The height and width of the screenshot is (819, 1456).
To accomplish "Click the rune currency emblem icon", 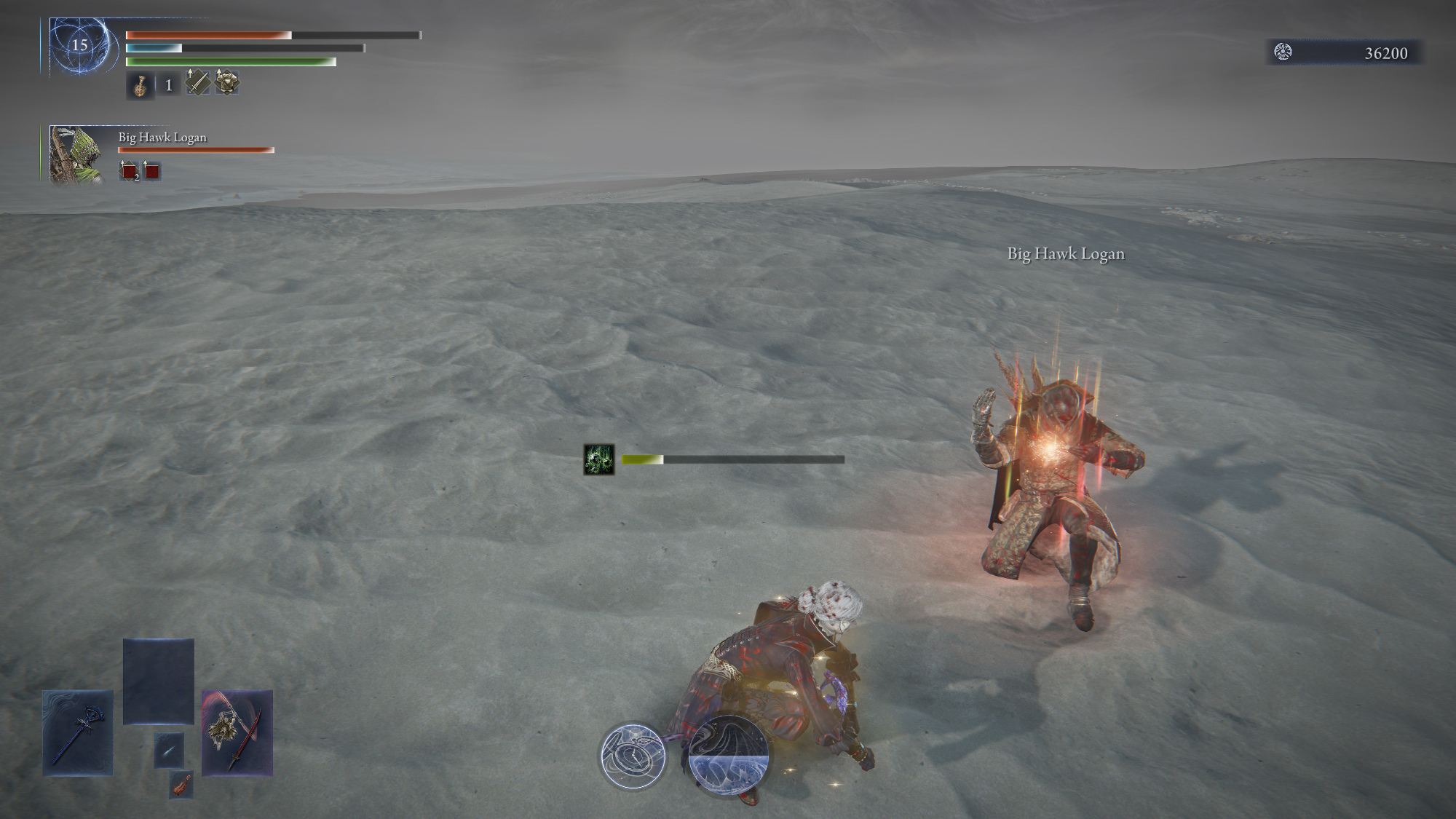I will pos(1283,52).
